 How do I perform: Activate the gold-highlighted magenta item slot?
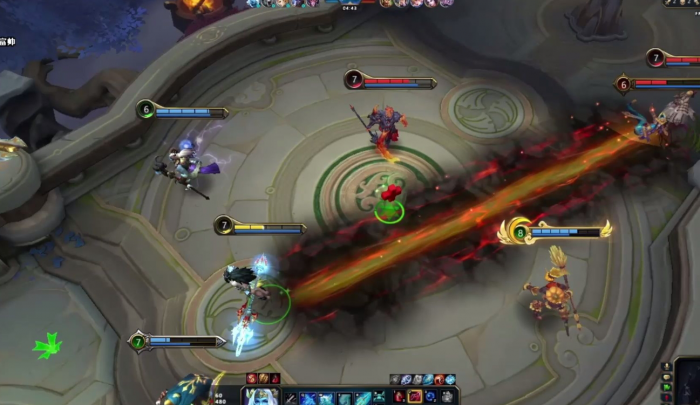(x=414, y=396)
